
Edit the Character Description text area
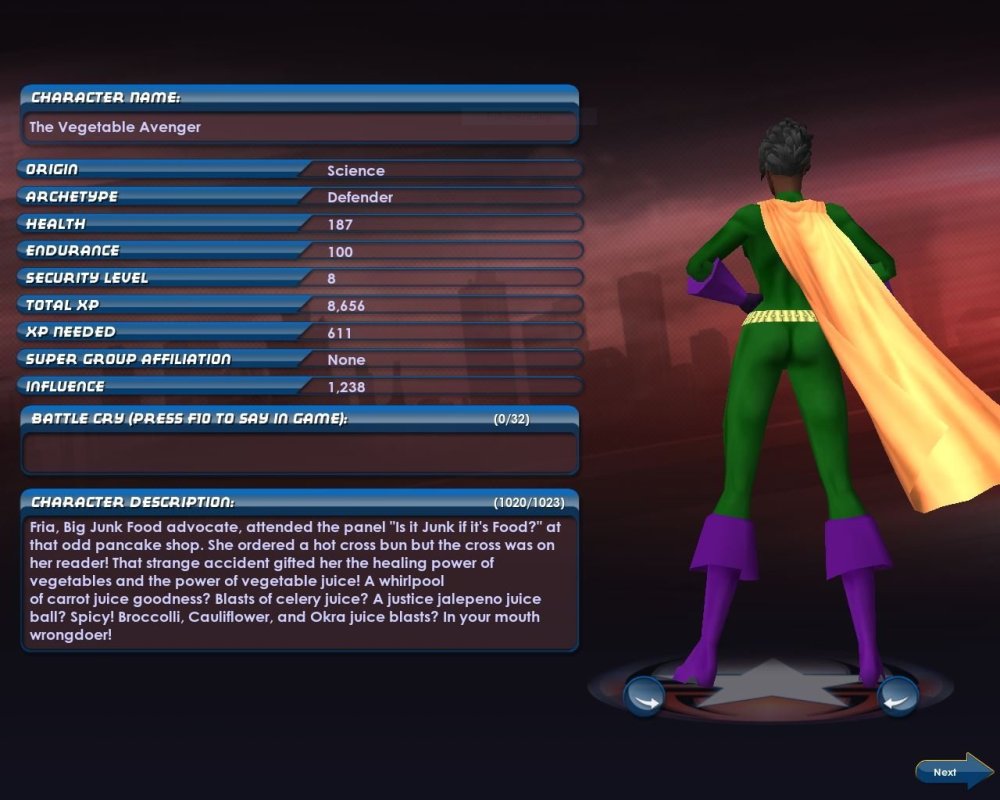point(299,581)
